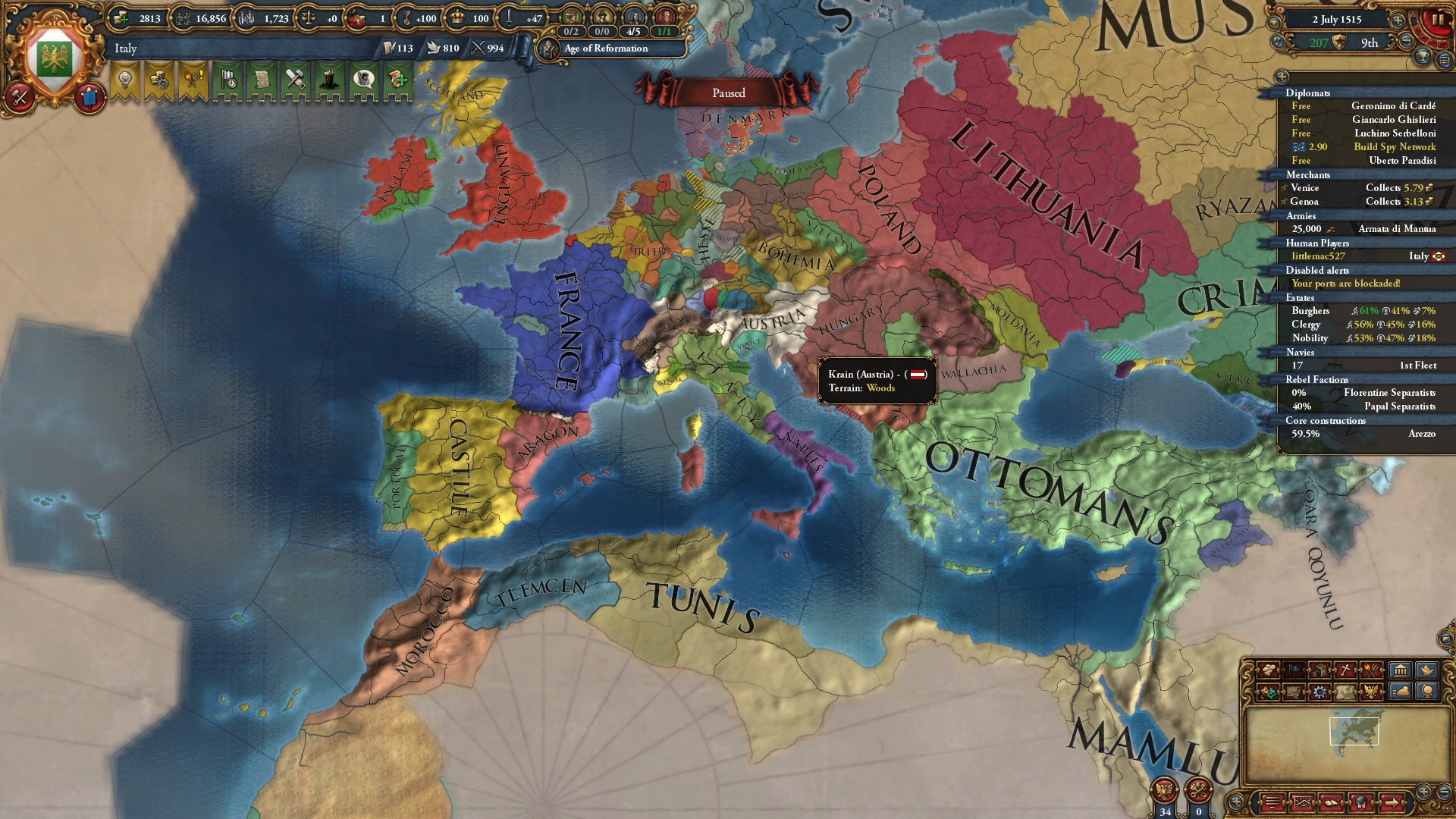Open the trade mapmode
This screenshot has width=1456, height=819.
pyautogui.click(x=1319, y=670)
